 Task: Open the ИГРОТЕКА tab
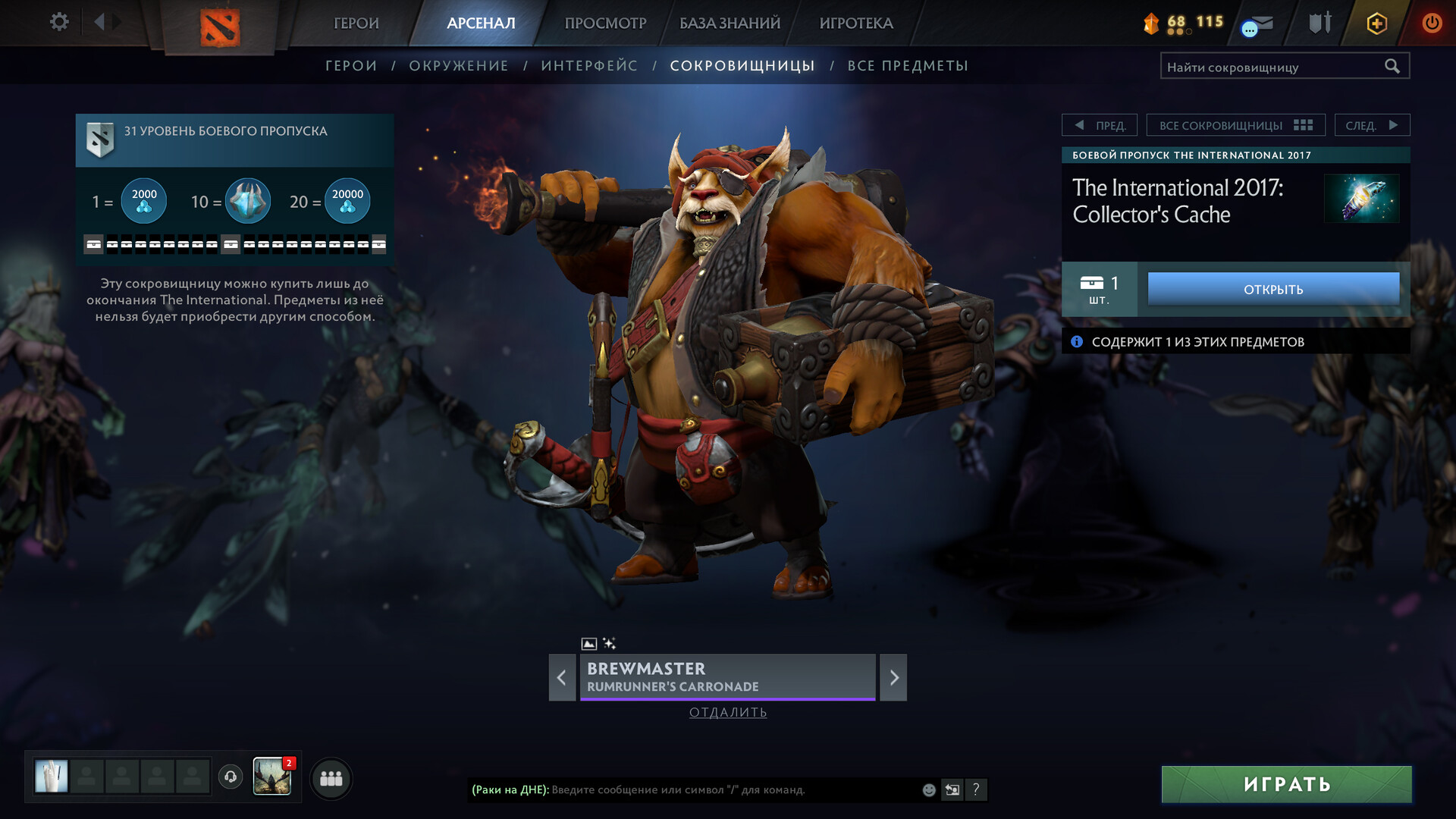pos(856,24)
